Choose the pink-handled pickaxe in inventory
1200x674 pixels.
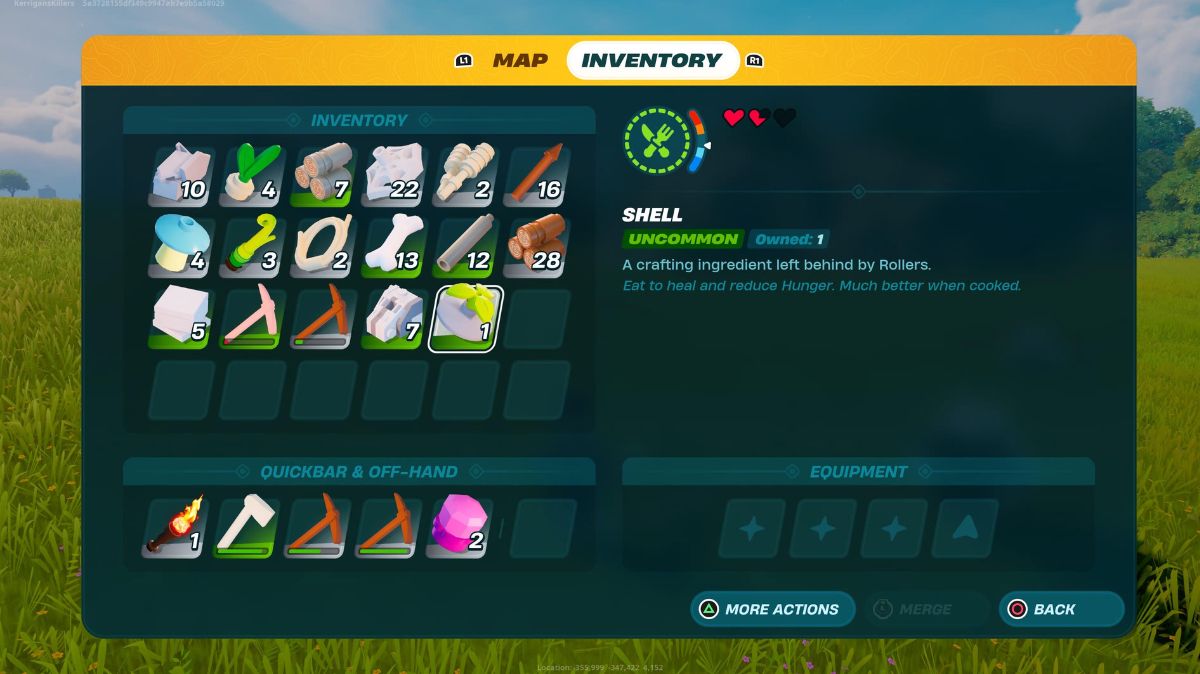point(252,319)
